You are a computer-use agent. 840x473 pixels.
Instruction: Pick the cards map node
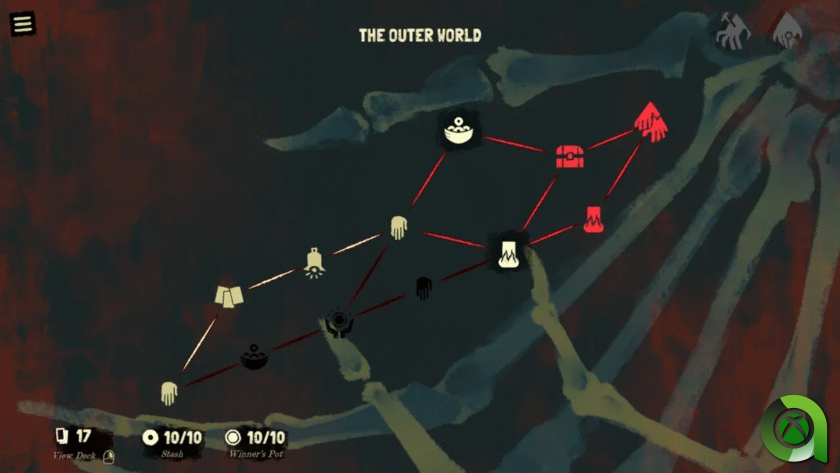point(229,296)
